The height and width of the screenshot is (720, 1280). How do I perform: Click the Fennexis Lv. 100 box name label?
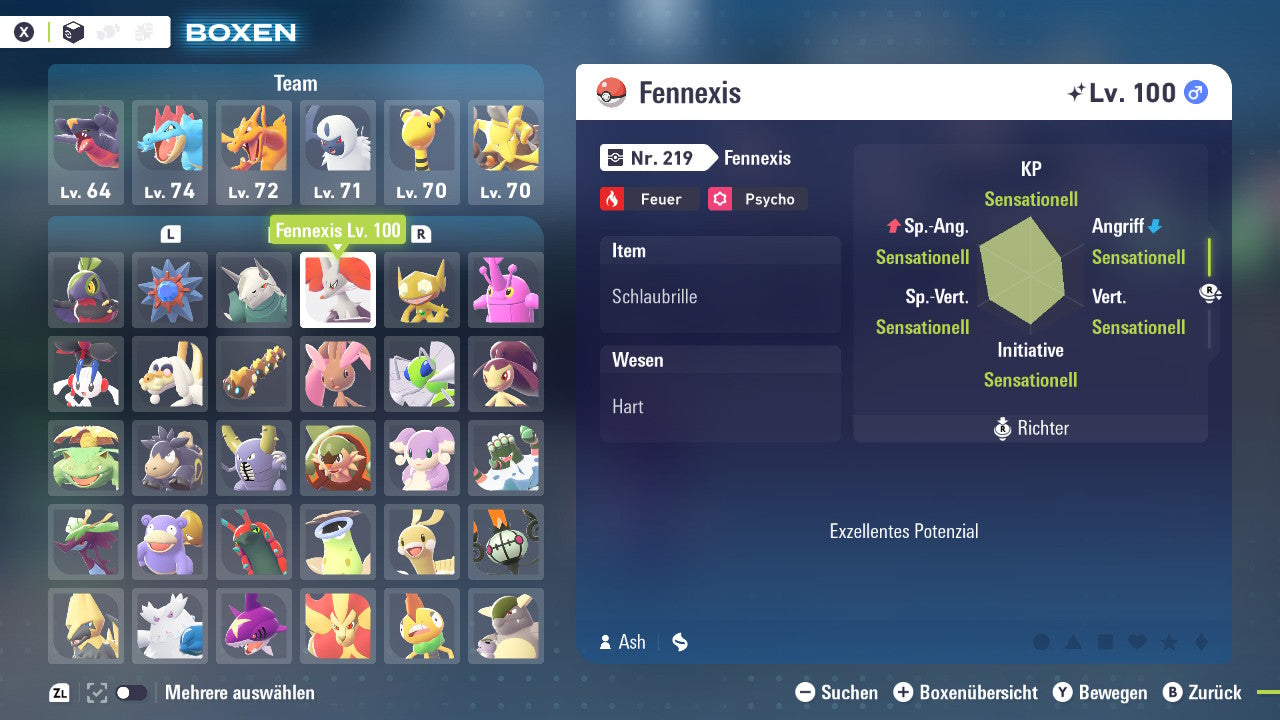point(339,230)
